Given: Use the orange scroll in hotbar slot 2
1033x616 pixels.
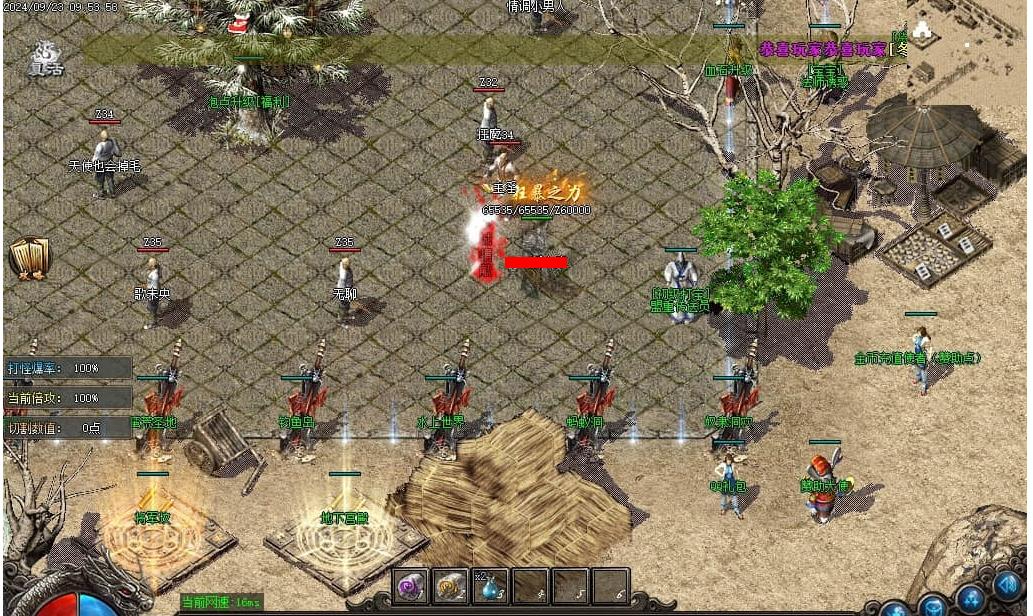Looking at the screenshot, I should point(451,586).
